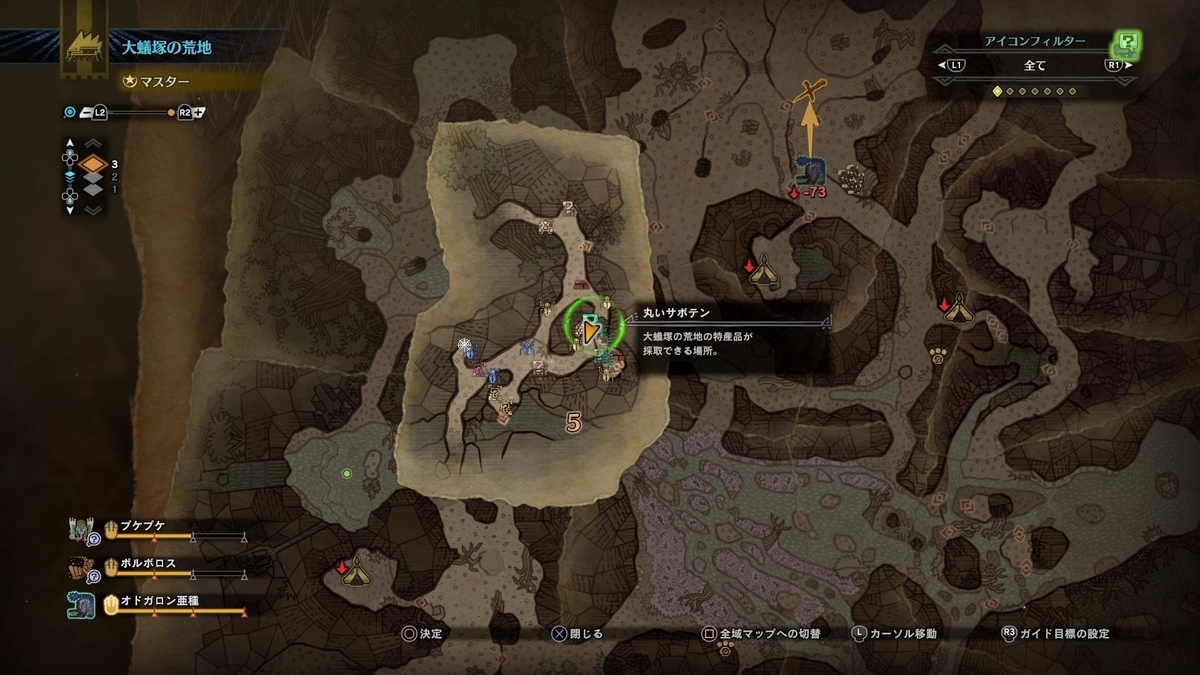1200x675 pixels.
Task: Switch to map floor level 1
Action: coord(92,190)
